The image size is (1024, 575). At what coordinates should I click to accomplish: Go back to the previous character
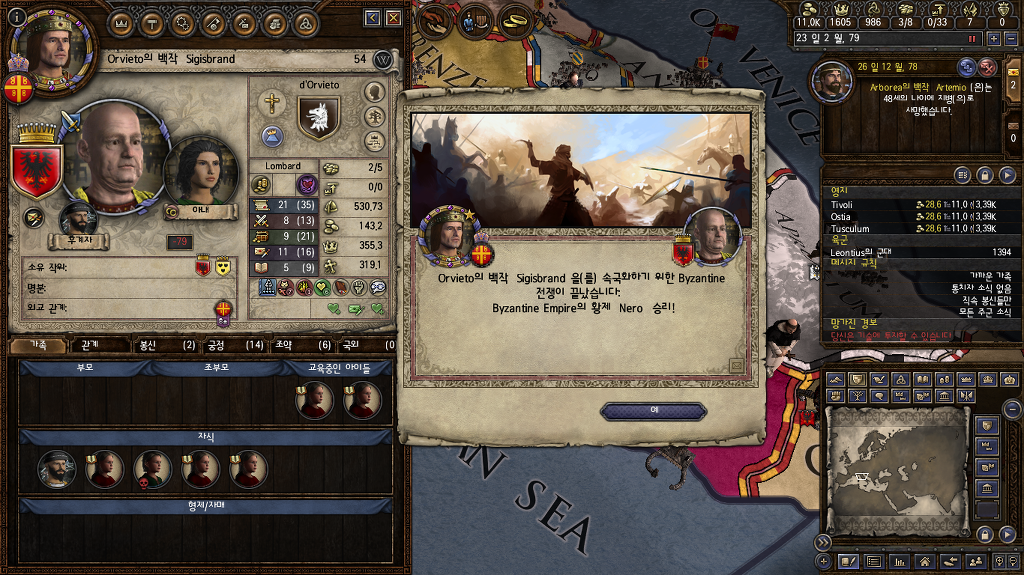click(372, 18)
